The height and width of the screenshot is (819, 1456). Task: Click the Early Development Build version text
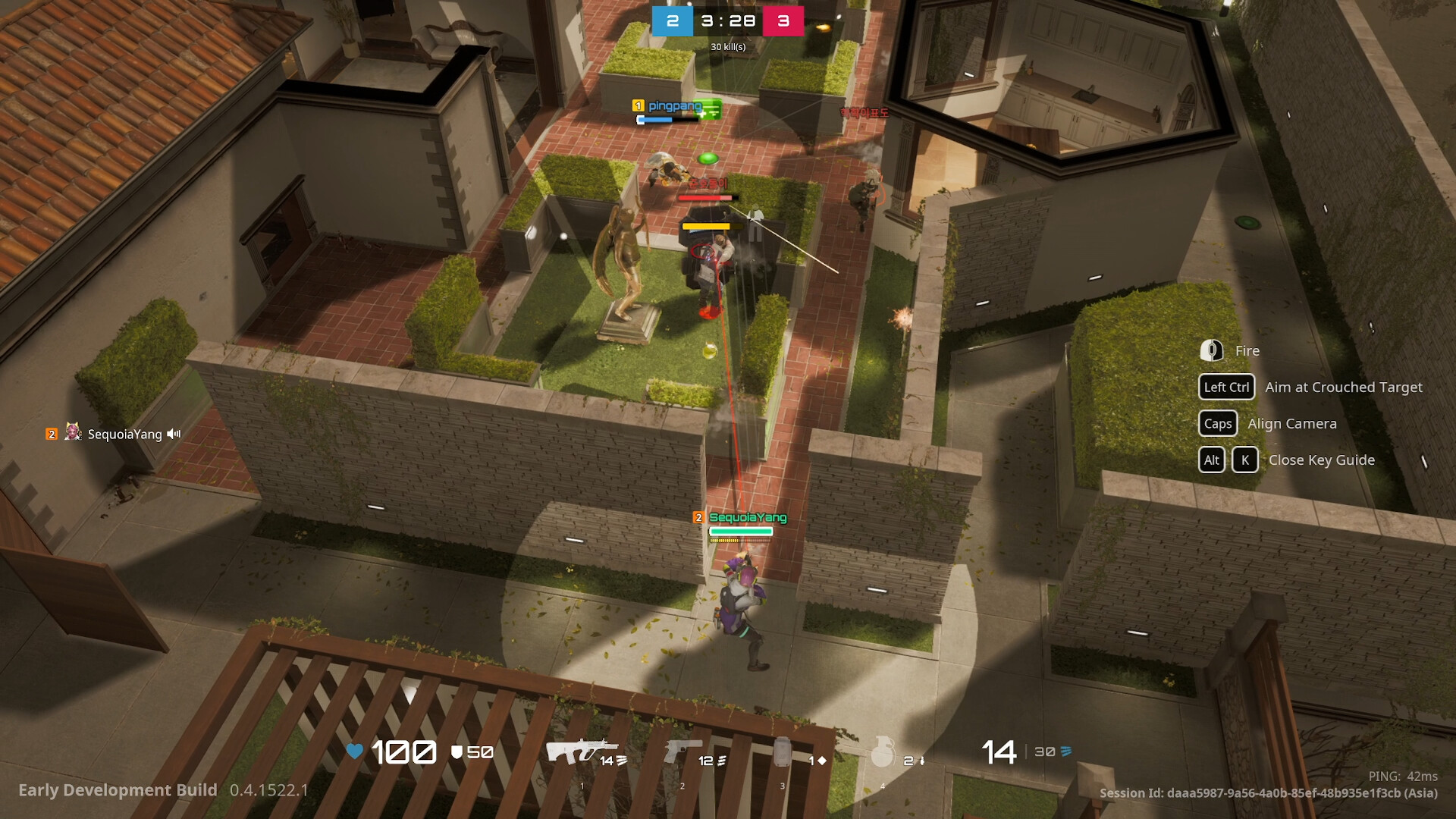[116, 790]
